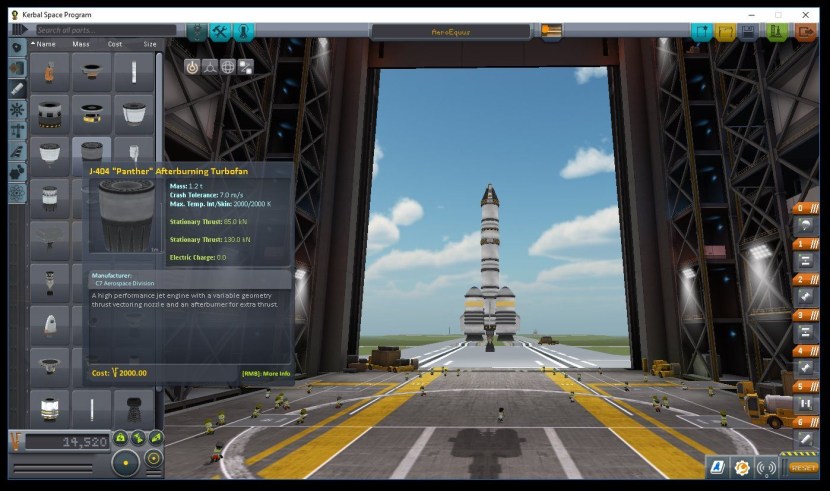Open the load craft folder
Screen dimensions: 830x491
point(726,31)
